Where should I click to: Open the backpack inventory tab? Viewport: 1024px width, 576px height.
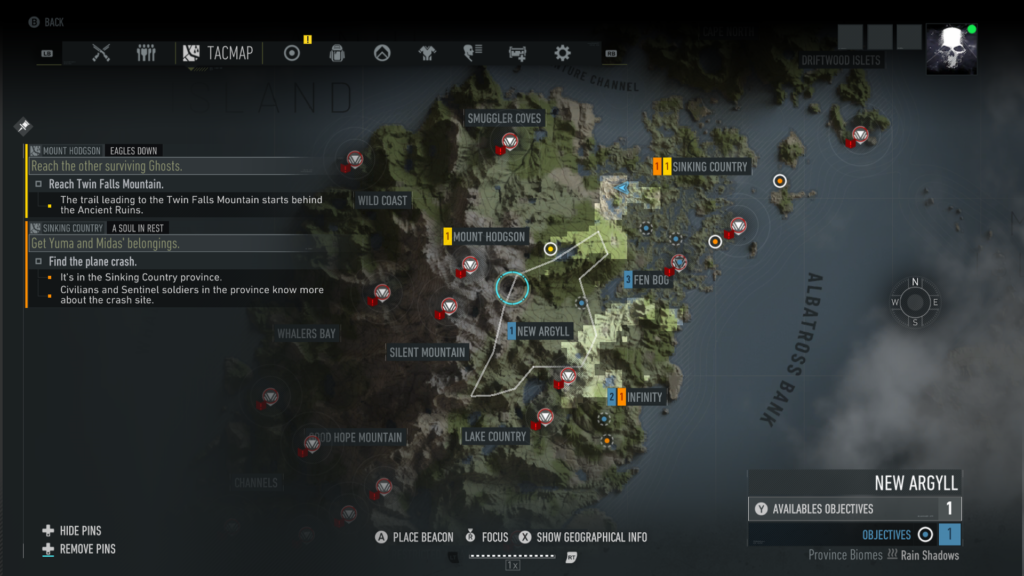coord(337,53)
